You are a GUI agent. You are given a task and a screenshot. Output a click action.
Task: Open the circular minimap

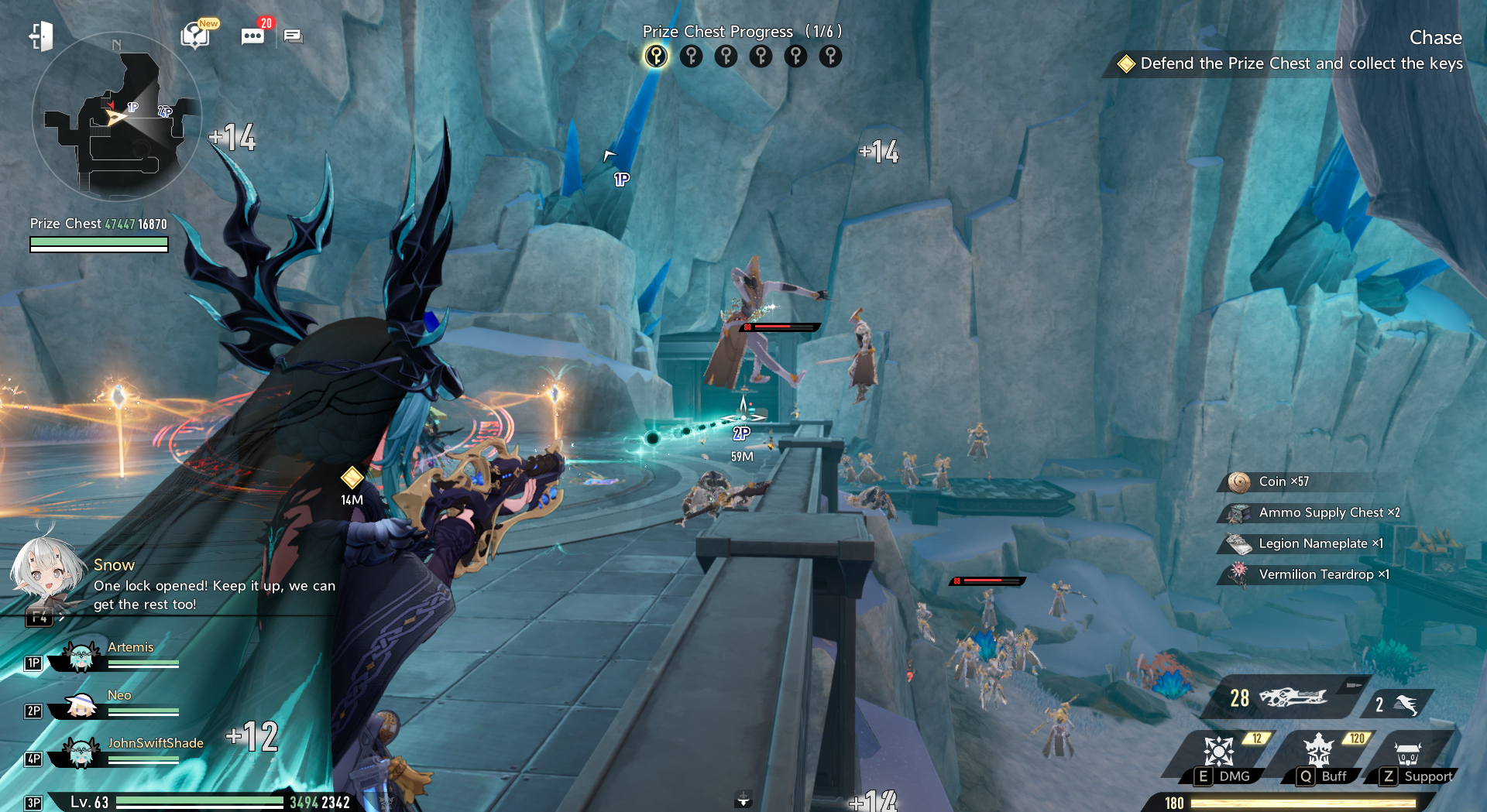pos(116,116)
